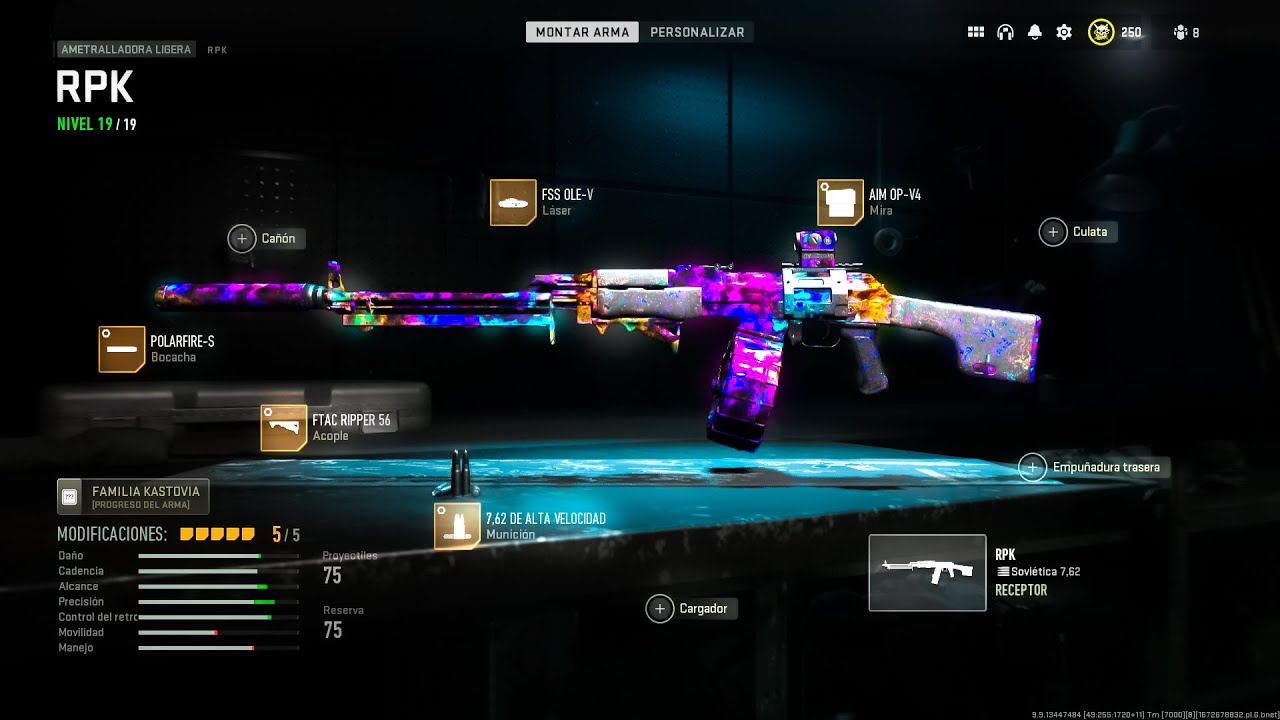
Task: Show notifications with the bell icon
Action: (1035, 32)
